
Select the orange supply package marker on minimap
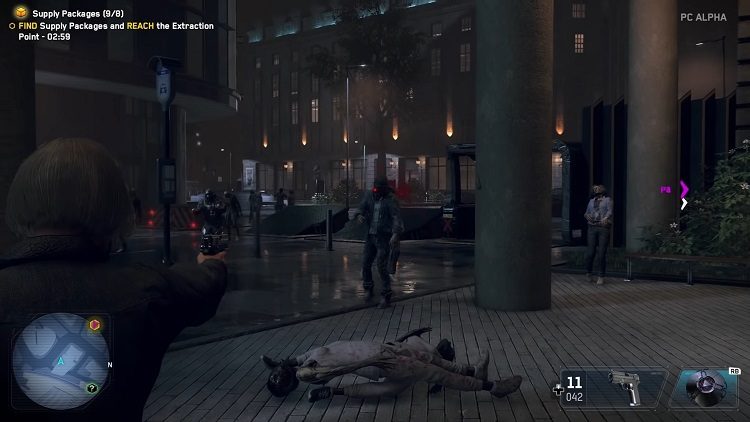click(95, 325)
